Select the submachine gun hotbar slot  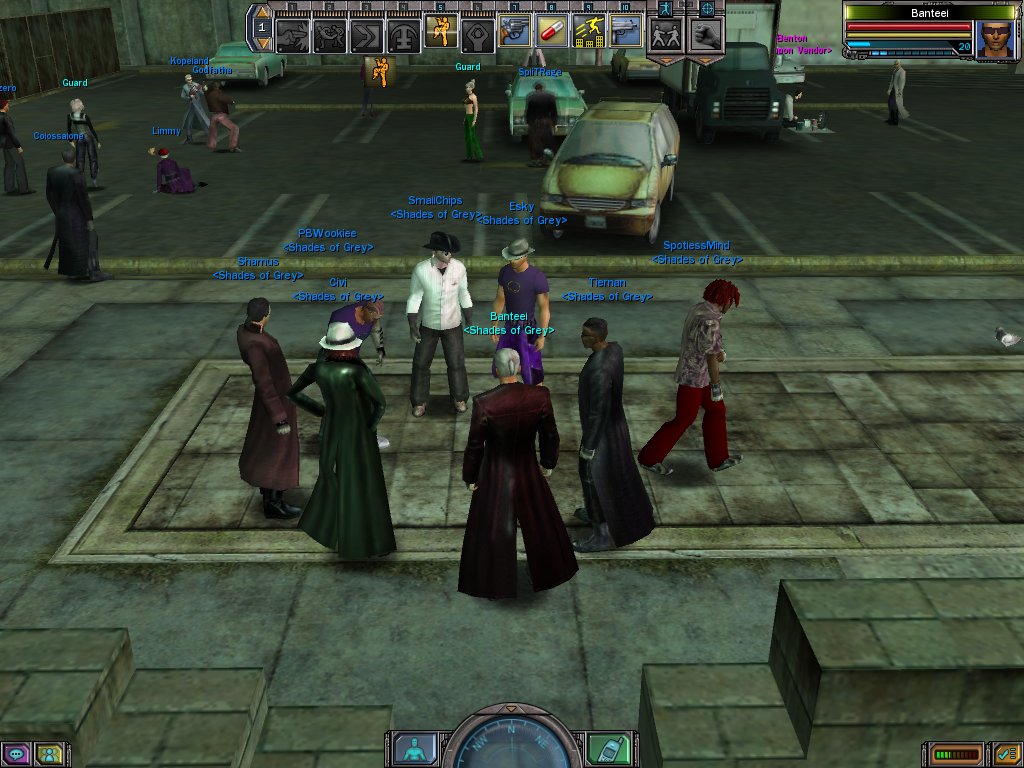tap(625, 31)
